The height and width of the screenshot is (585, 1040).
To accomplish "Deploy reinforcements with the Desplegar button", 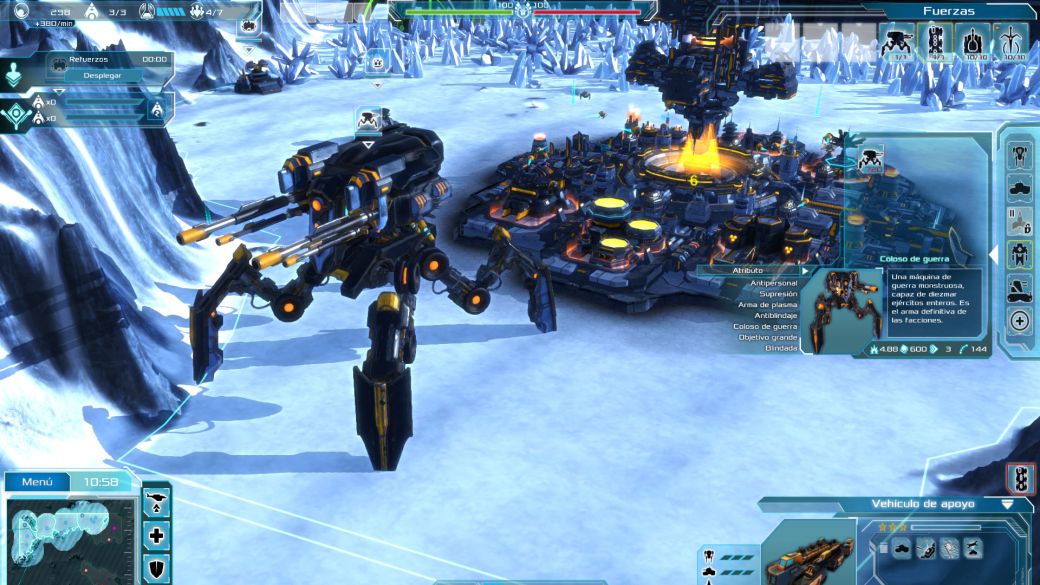I will [x=103, y=75].
